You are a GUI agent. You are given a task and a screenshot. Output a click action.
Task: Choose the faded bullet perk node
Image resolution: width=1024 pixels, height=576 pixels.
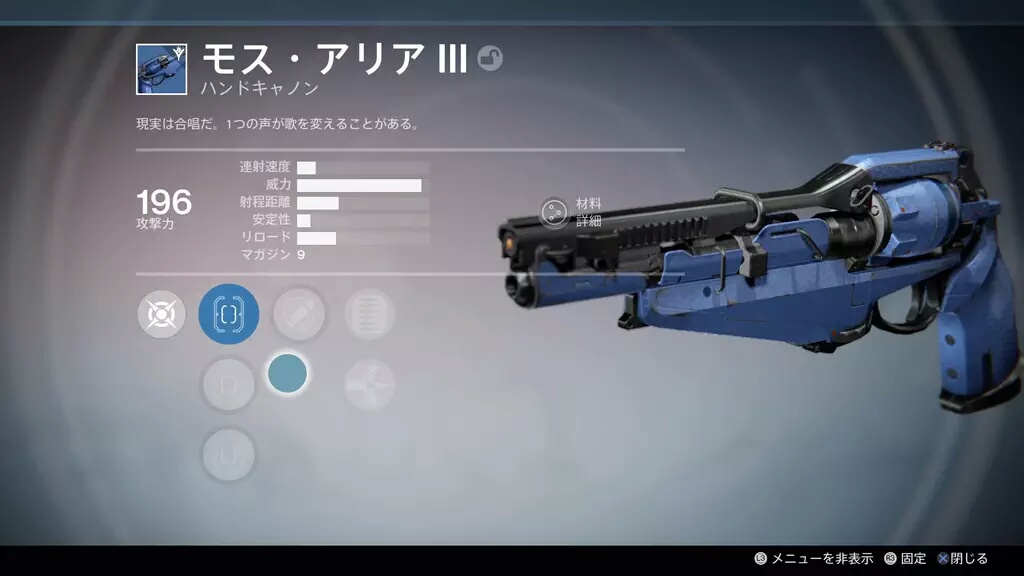click(x=299, y=314)
